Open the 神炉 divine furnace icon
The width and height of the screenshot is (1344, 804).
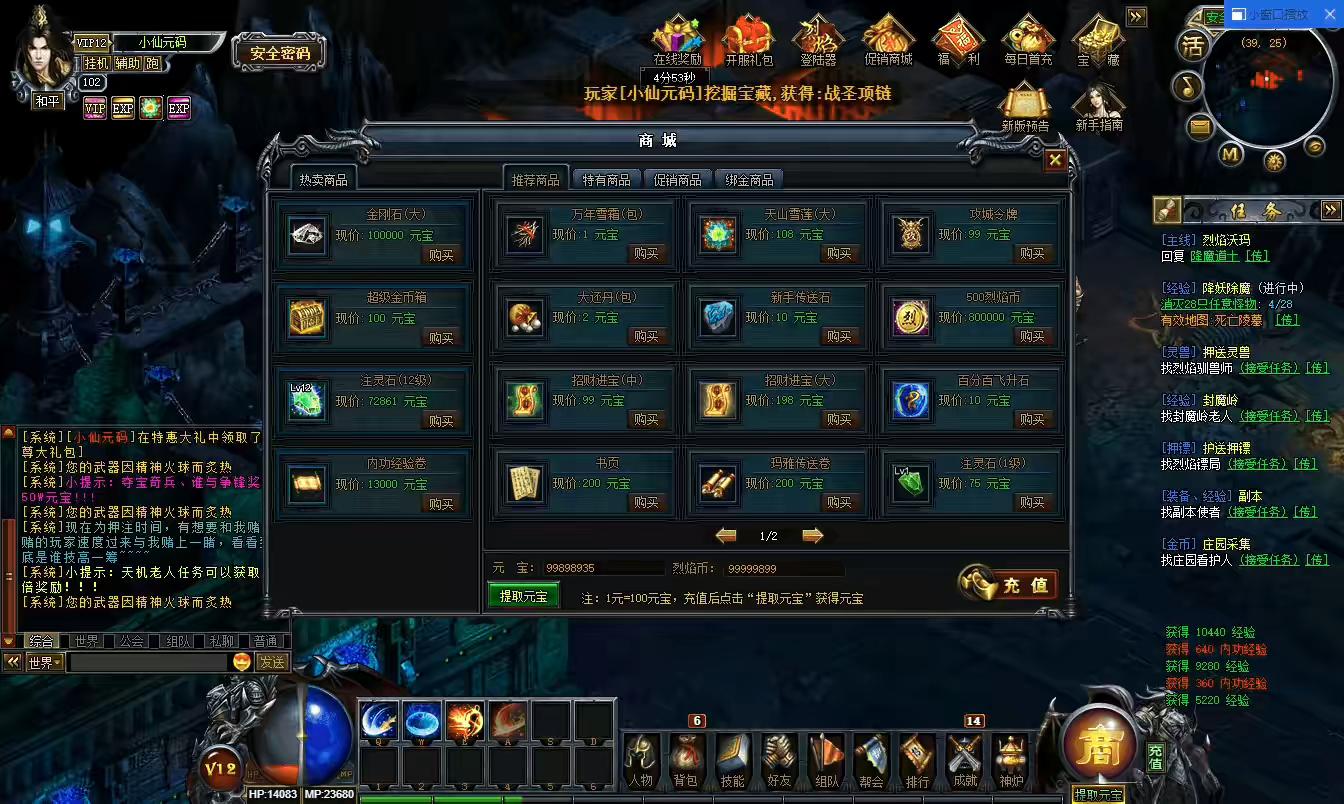coord(1009,760)
